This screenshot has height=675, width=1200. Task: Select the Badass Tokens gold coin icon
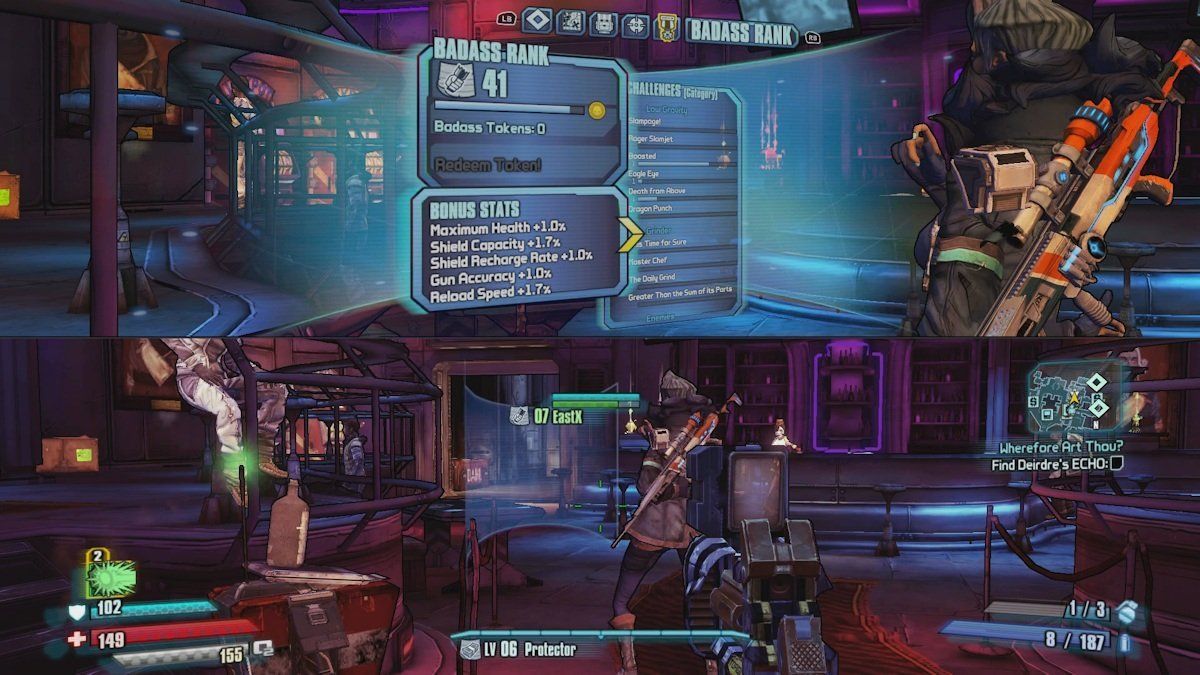tap(598, 108)
